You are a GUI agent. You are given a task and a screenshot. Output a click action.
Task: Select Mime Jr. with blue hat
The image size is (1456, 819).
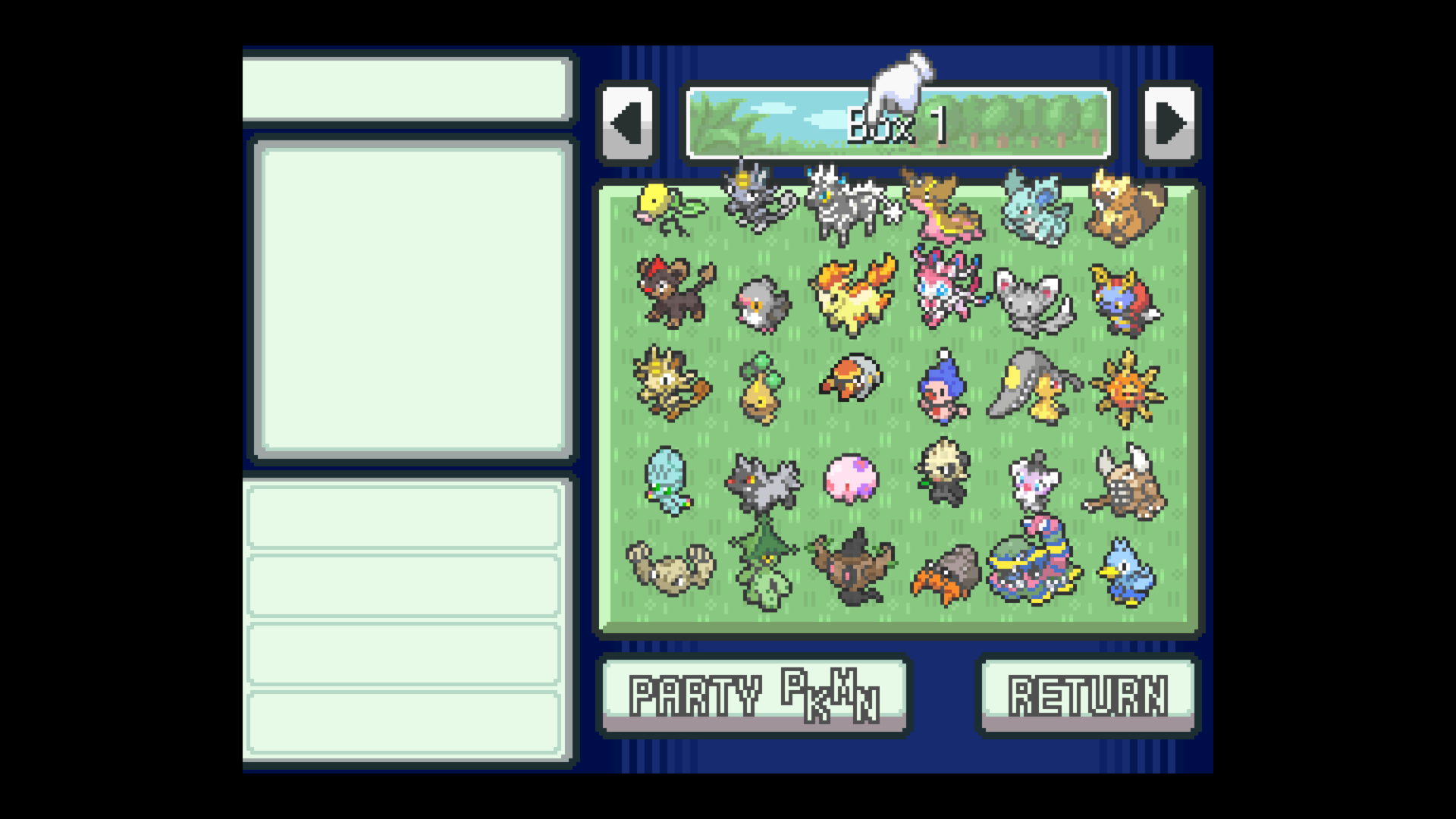coord(943,388)
